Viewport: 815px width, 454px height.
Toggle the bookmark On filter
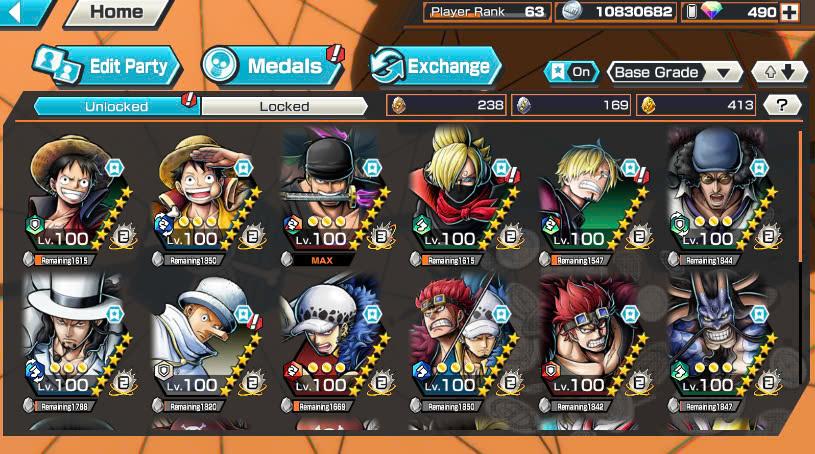572,72
